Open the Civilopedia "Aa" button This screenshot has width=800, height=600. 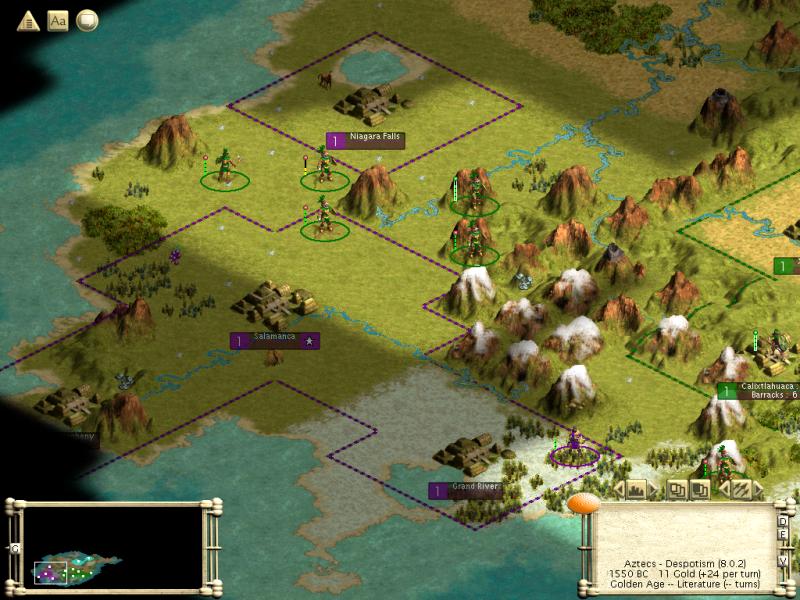click(57, 20)
